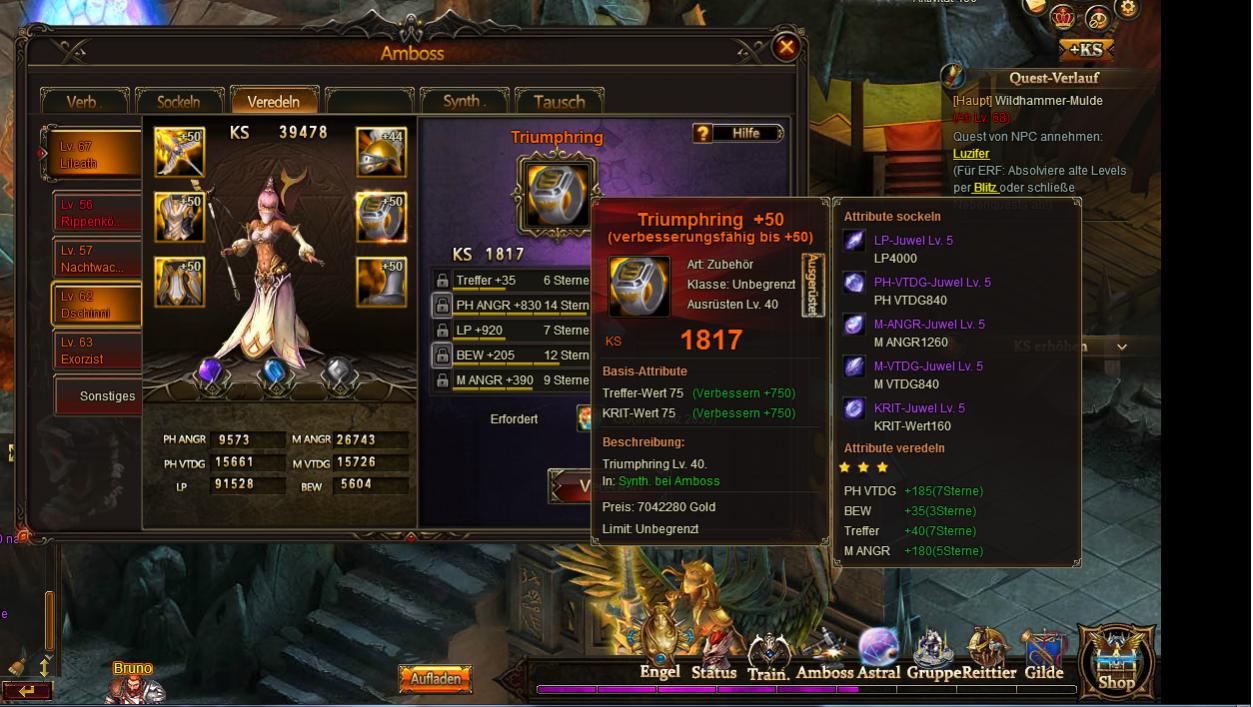Select the +50 boot equipment slot
Screen dimensions: 1253x707
[381, 282]
